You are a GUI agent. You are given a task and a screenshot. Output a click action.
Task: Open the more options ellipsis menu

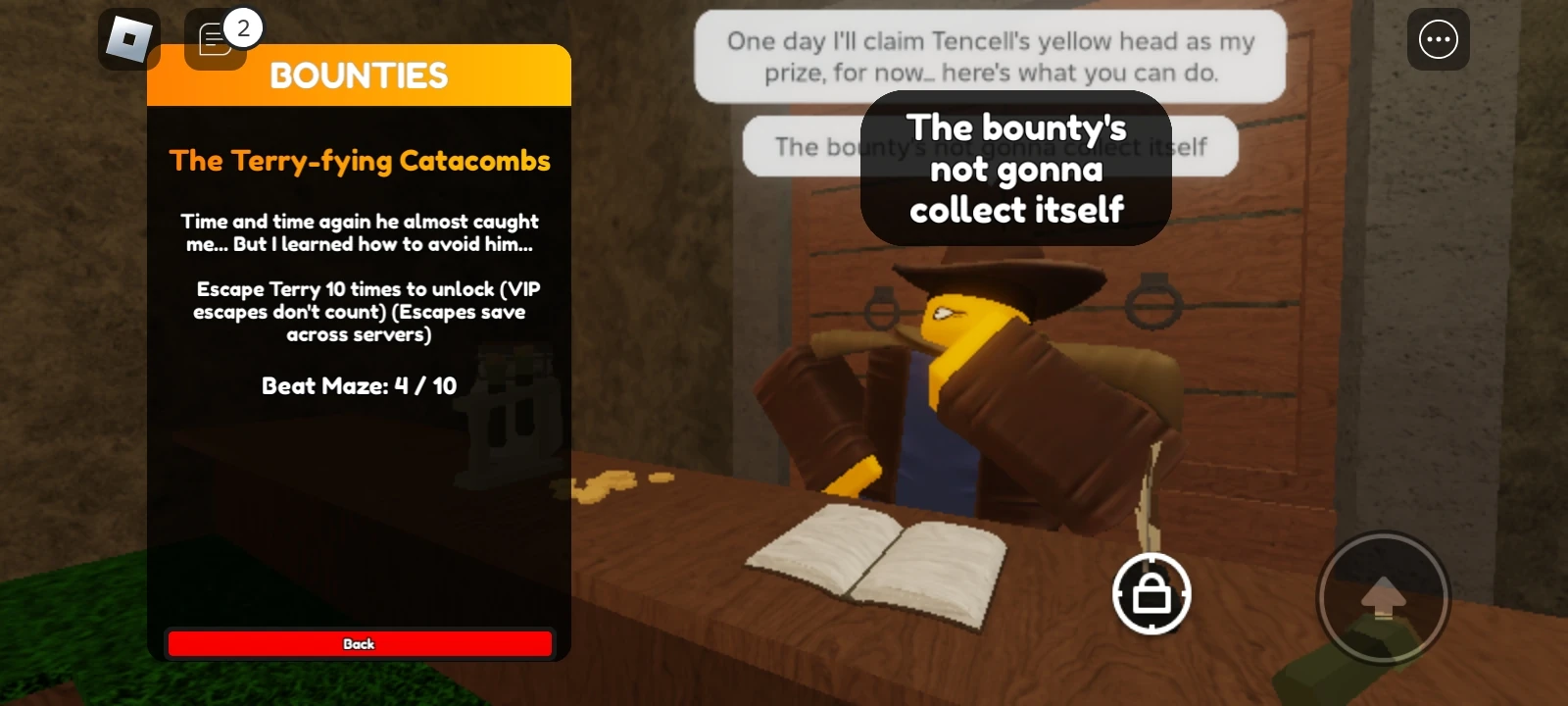1438,39
